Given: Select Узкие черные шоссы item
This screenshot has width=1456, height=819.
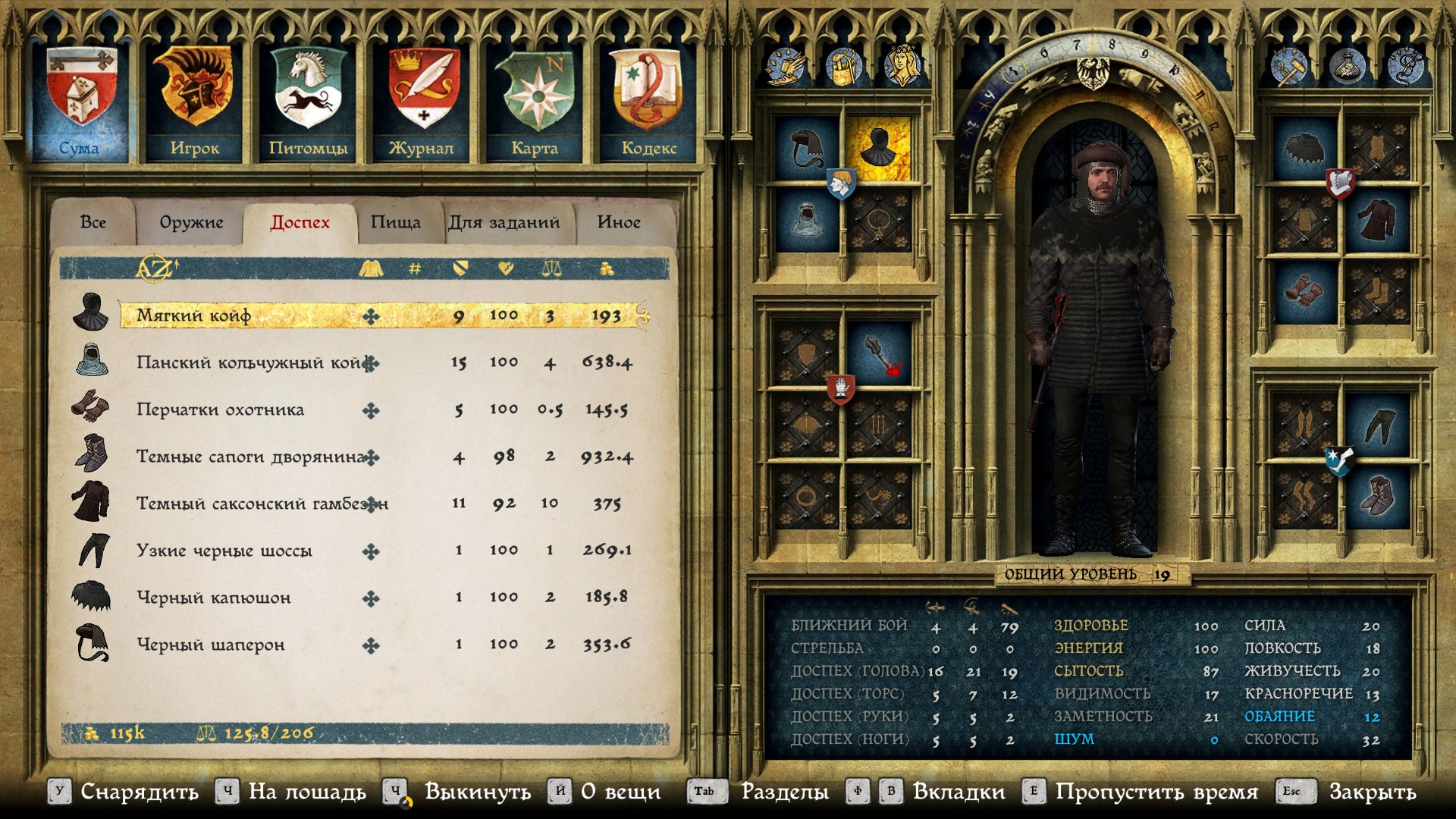Looking at the screenshot, I should 224,551.
